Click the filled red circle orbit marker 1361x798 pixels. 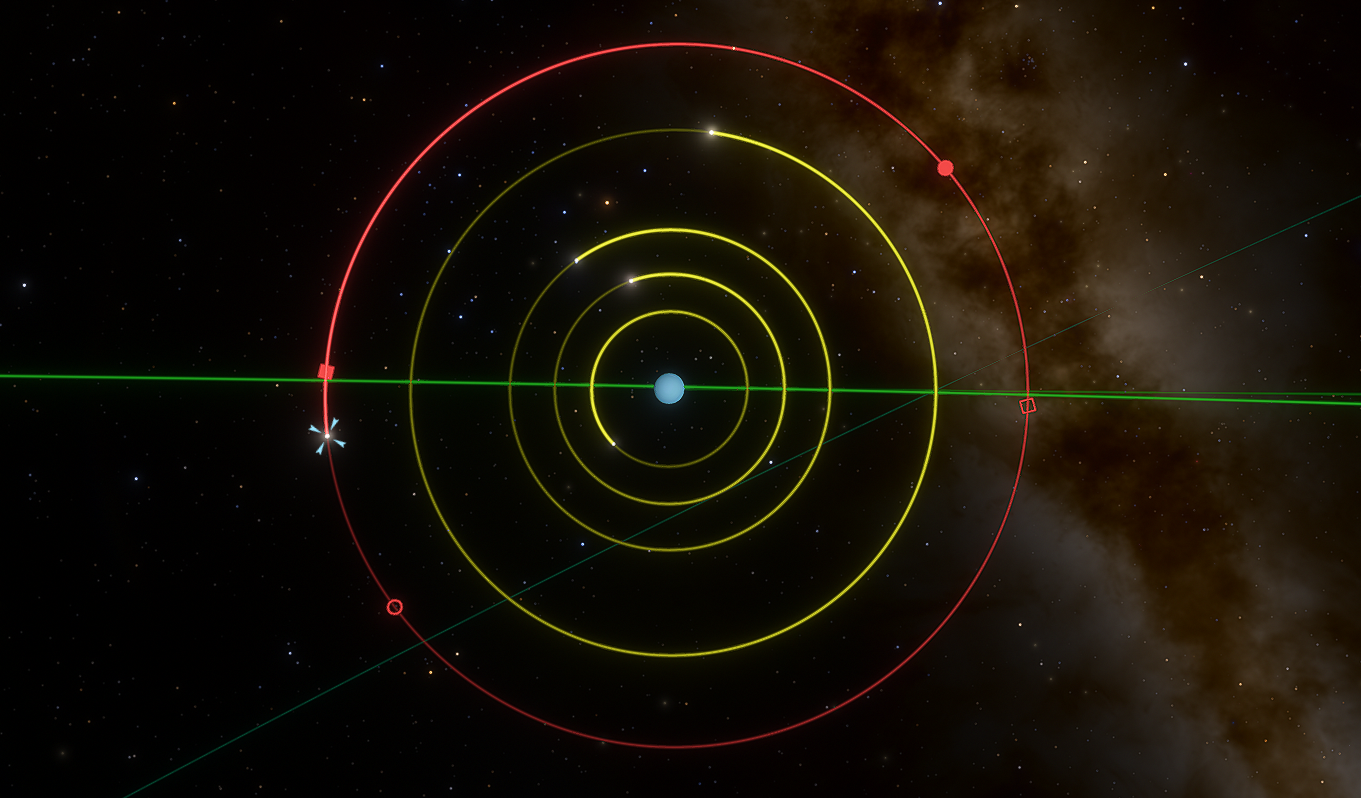(x=945, y=168)
